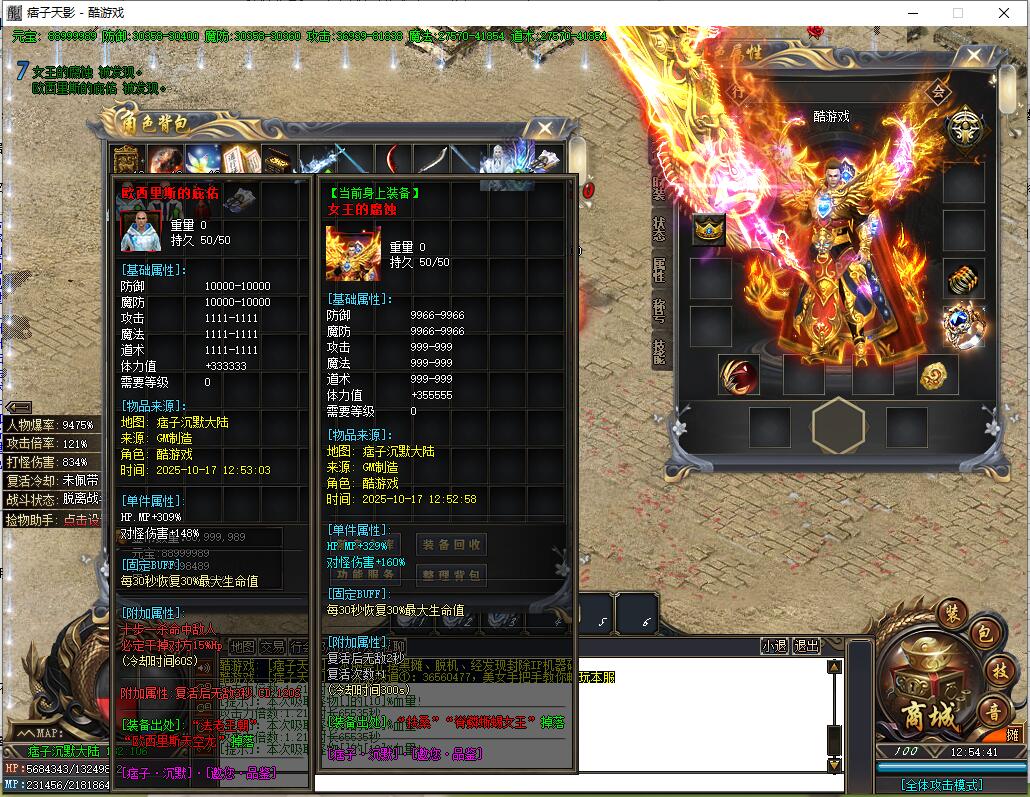1030x797 pixels.
Task: Select the red claw equipment slot
Action: coord(738,375)
